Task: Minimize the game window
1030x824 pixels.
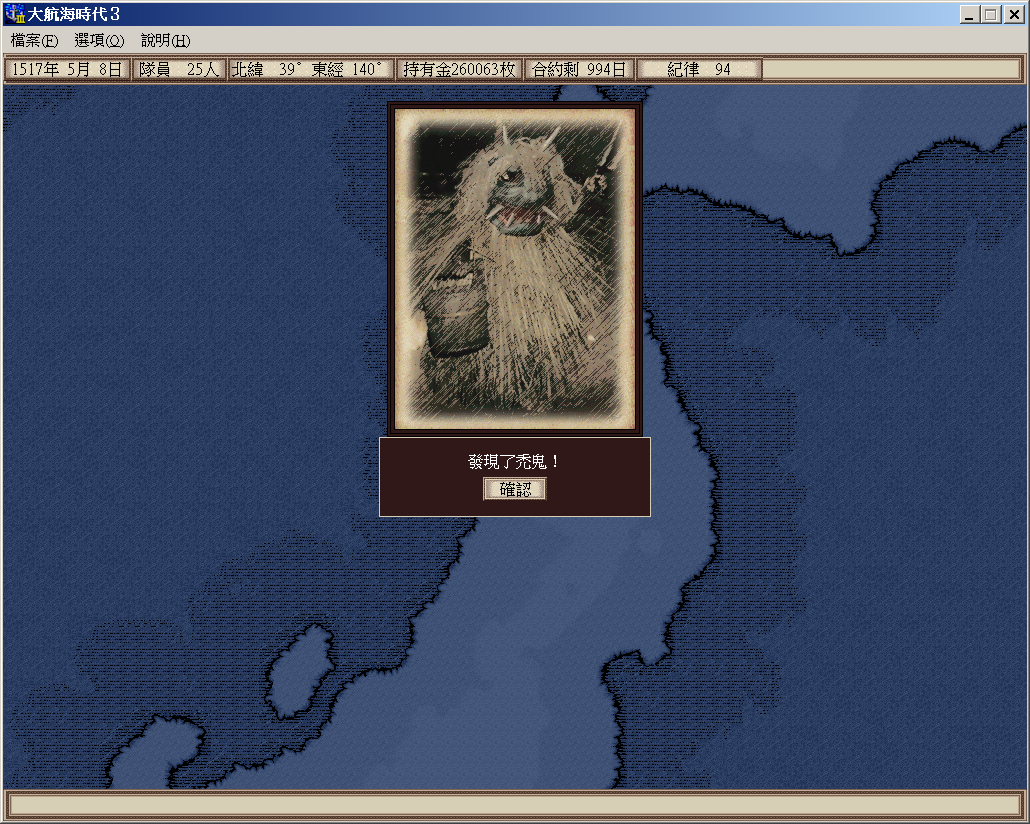Action: tap(971, 15)
